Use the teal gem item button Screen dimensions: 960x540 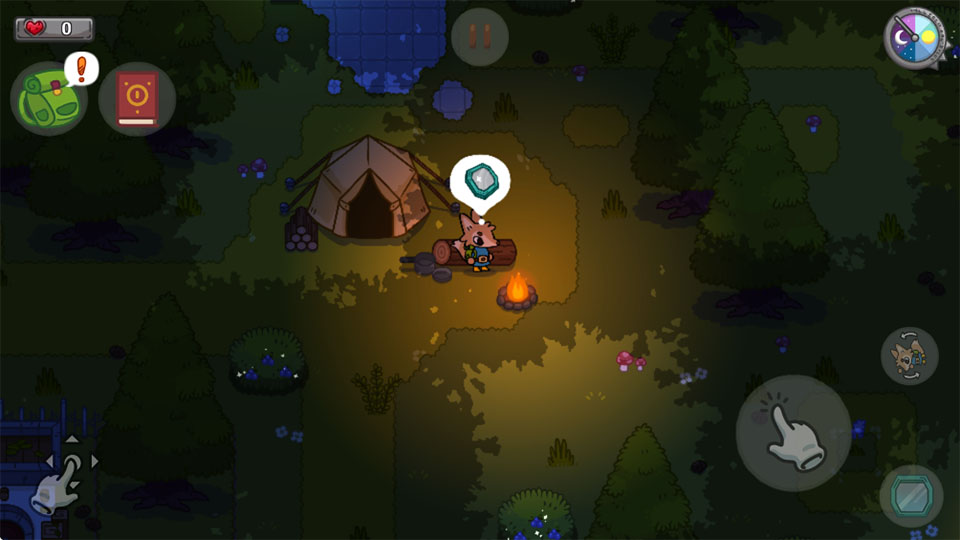(x=911, y=496)
